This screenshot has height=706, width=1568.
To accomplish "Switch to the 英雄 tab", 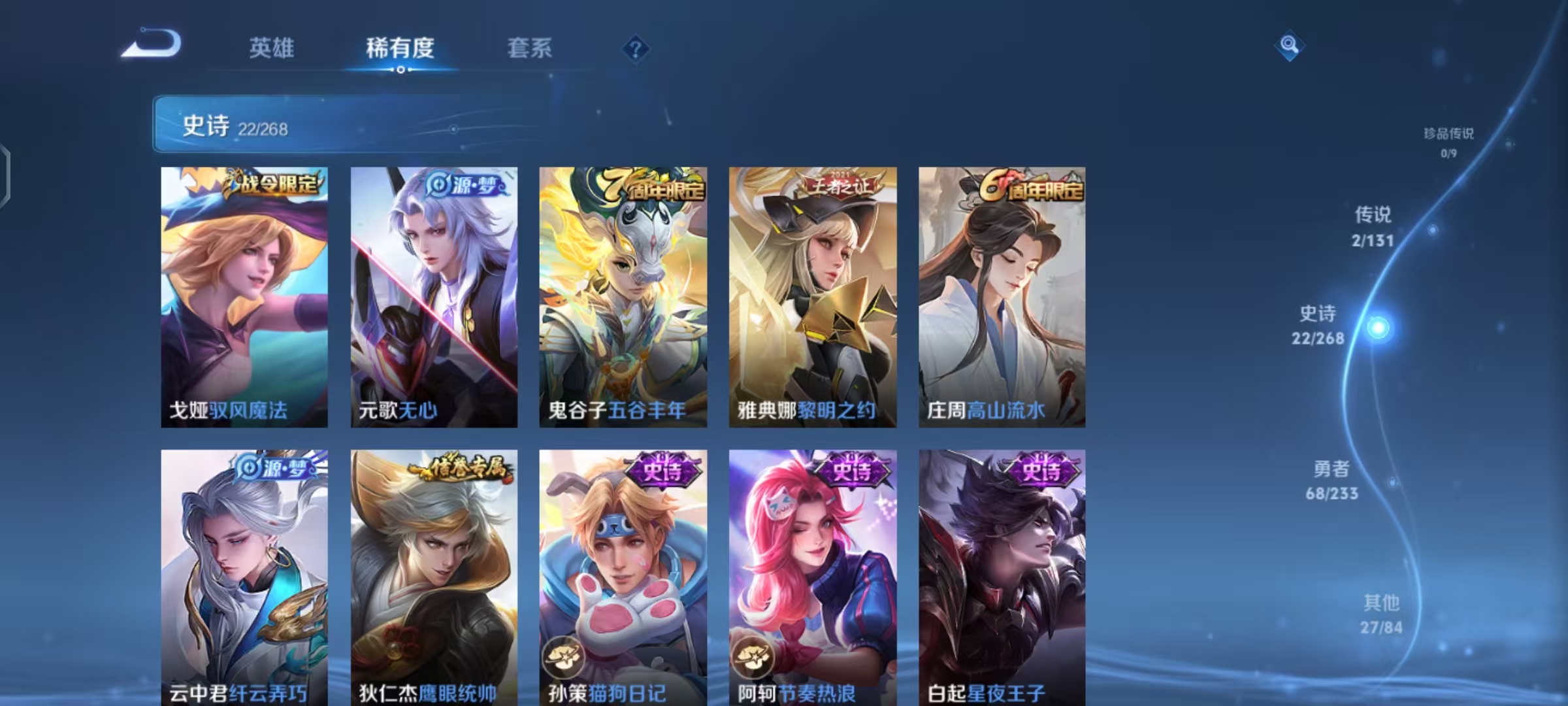I will coord(272,48).
